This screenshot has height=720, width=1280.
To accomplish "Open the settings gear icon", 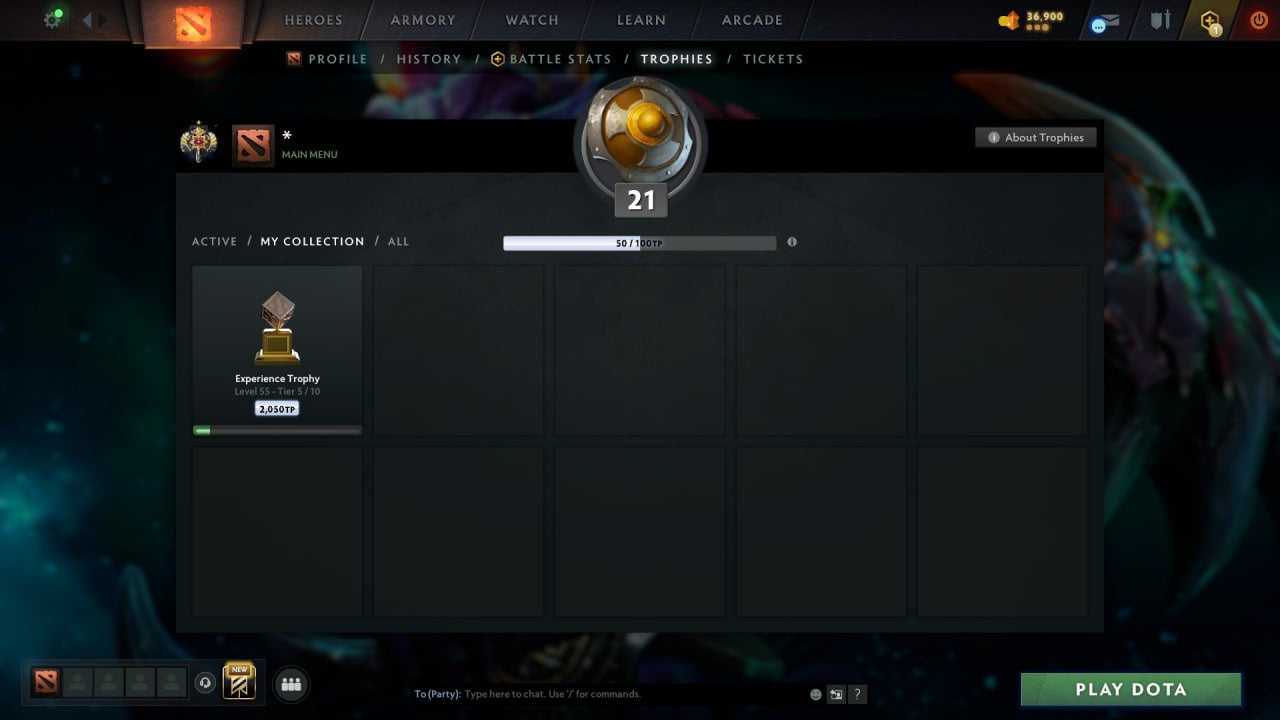I will (x=53, y=18).
